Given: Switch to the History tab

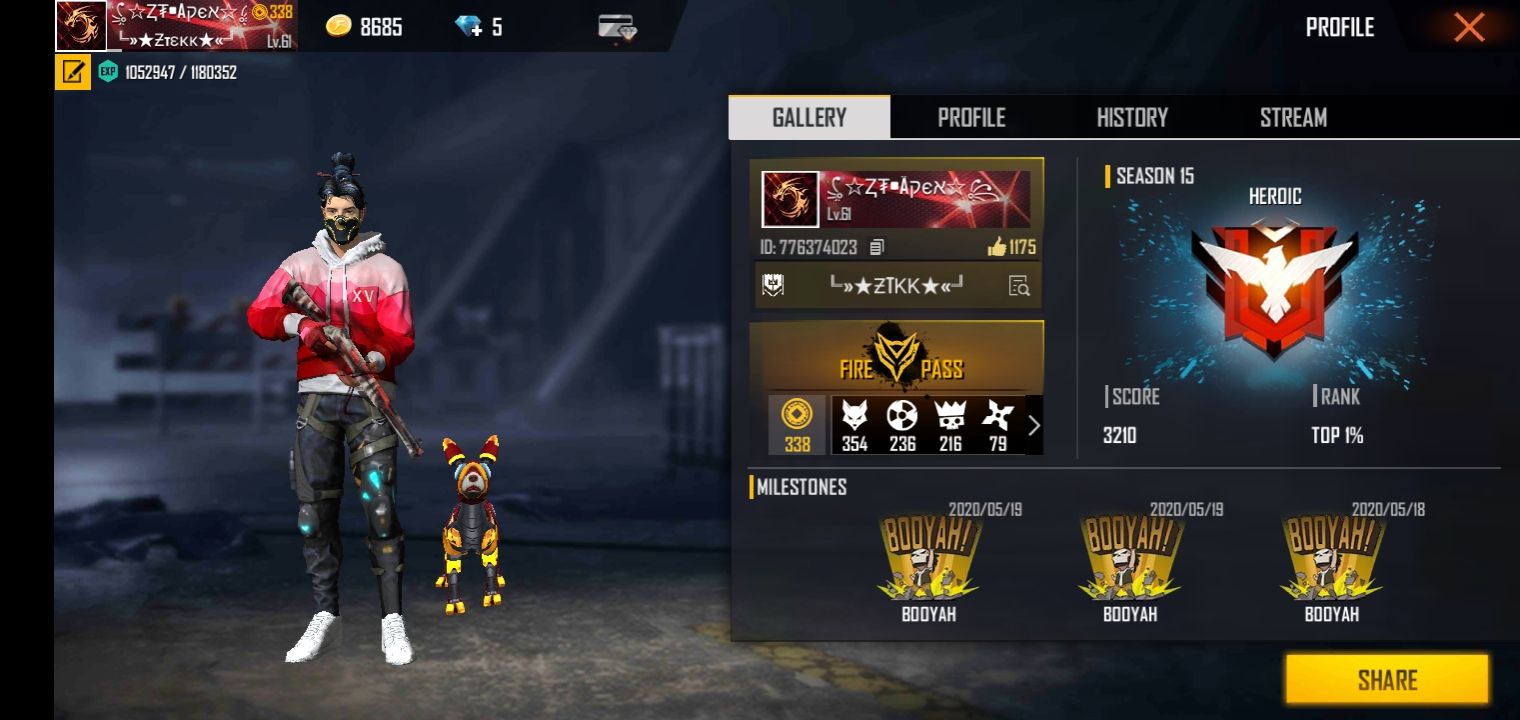Looking at the screenshot, I should tap(1132, 117).
